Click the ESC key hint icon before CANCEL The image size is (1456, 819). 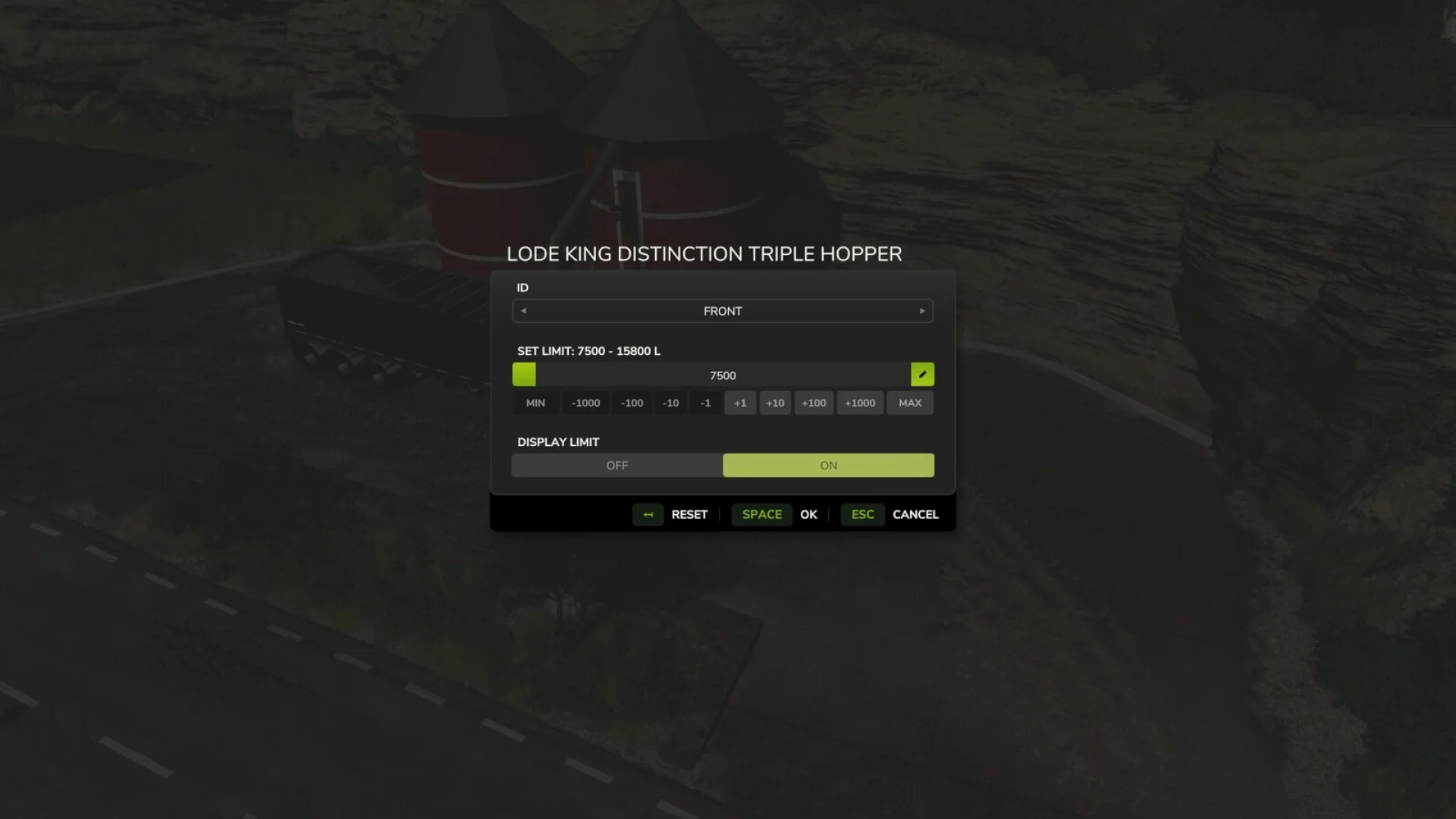pyautogui.click(x=862, y=514)
